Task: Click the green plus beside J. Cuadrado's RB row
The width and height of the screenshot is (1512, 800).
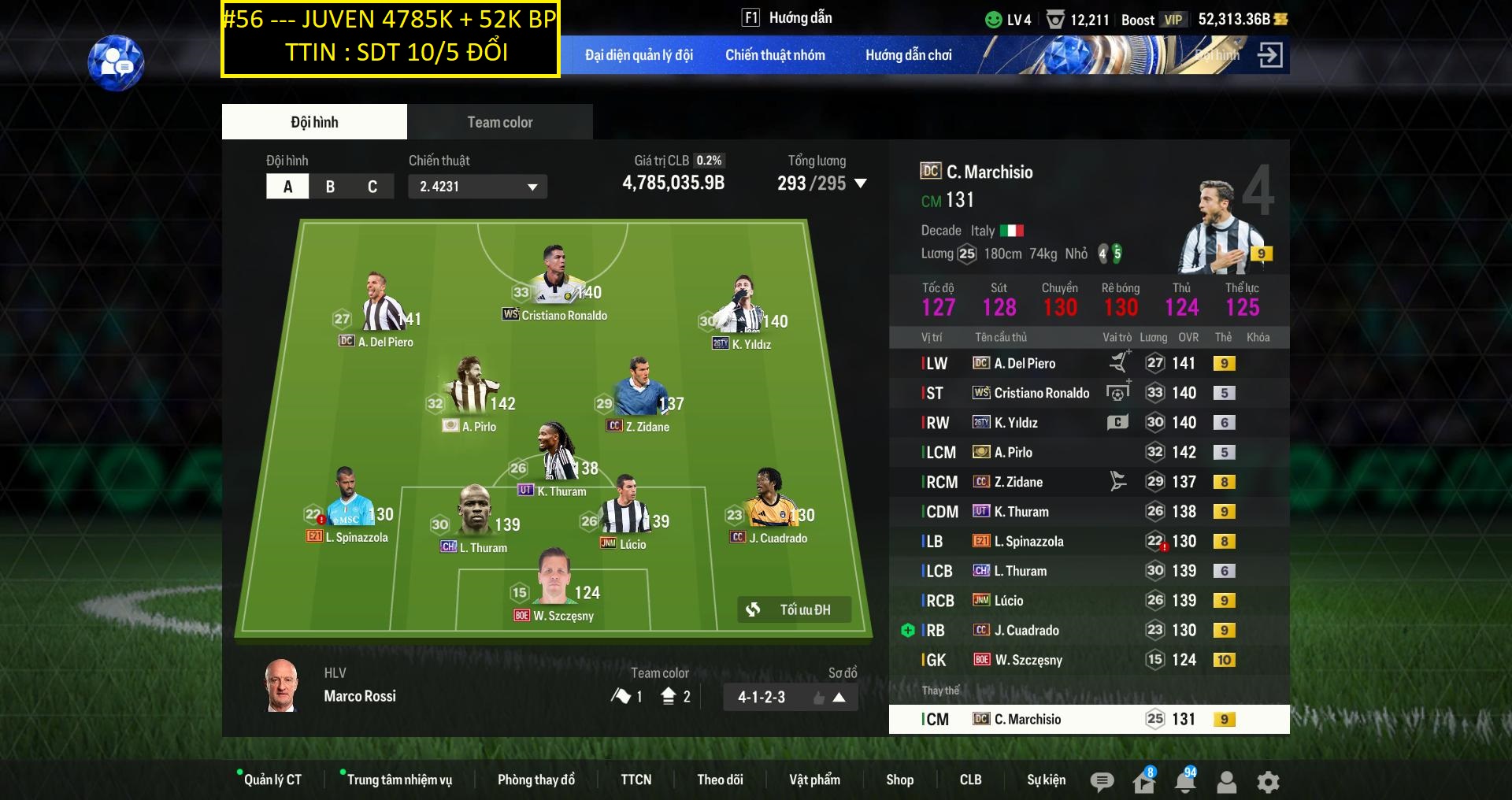Action: pos(910,630)
